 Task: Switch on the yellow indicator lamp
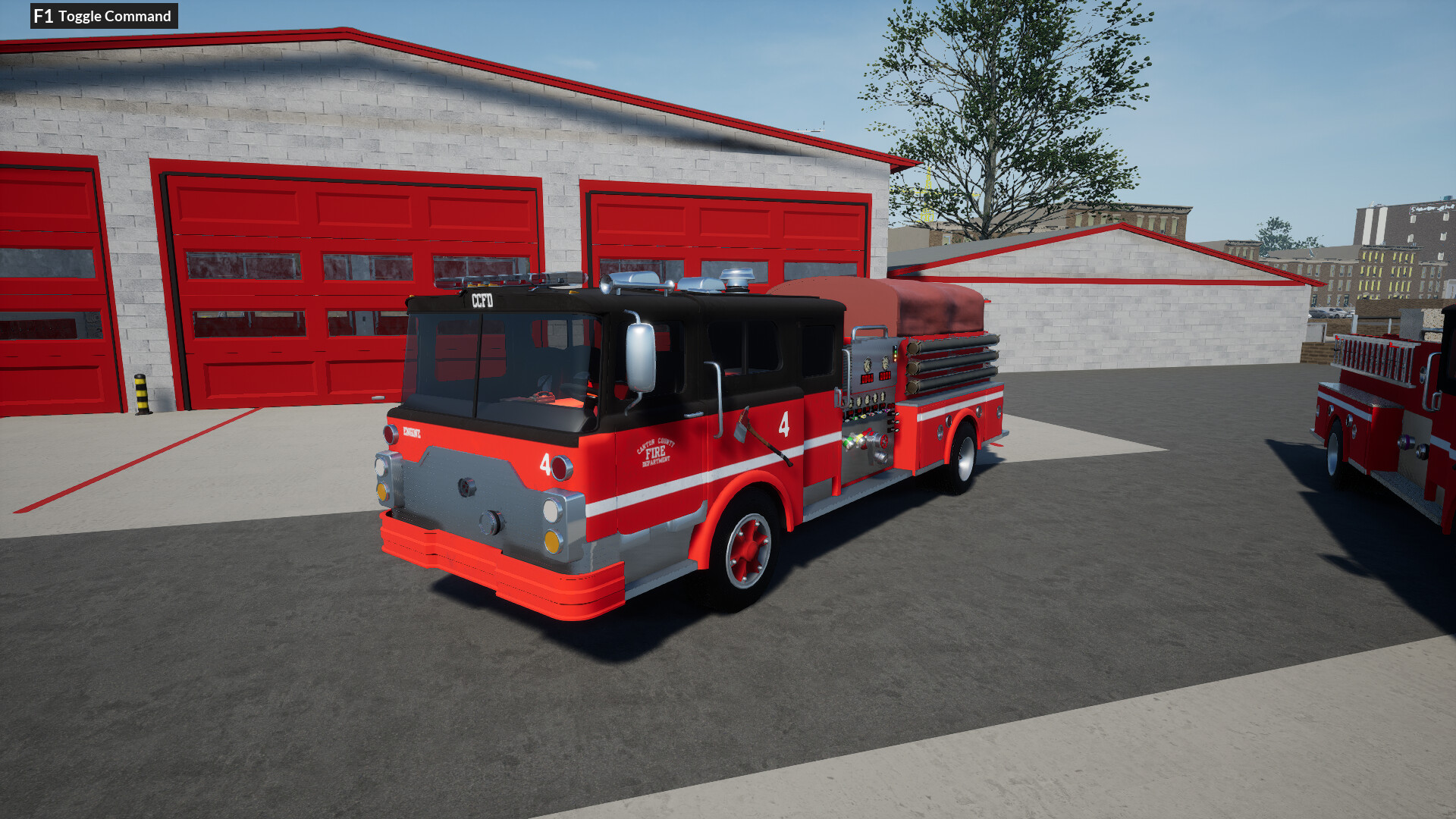(896, 357)
